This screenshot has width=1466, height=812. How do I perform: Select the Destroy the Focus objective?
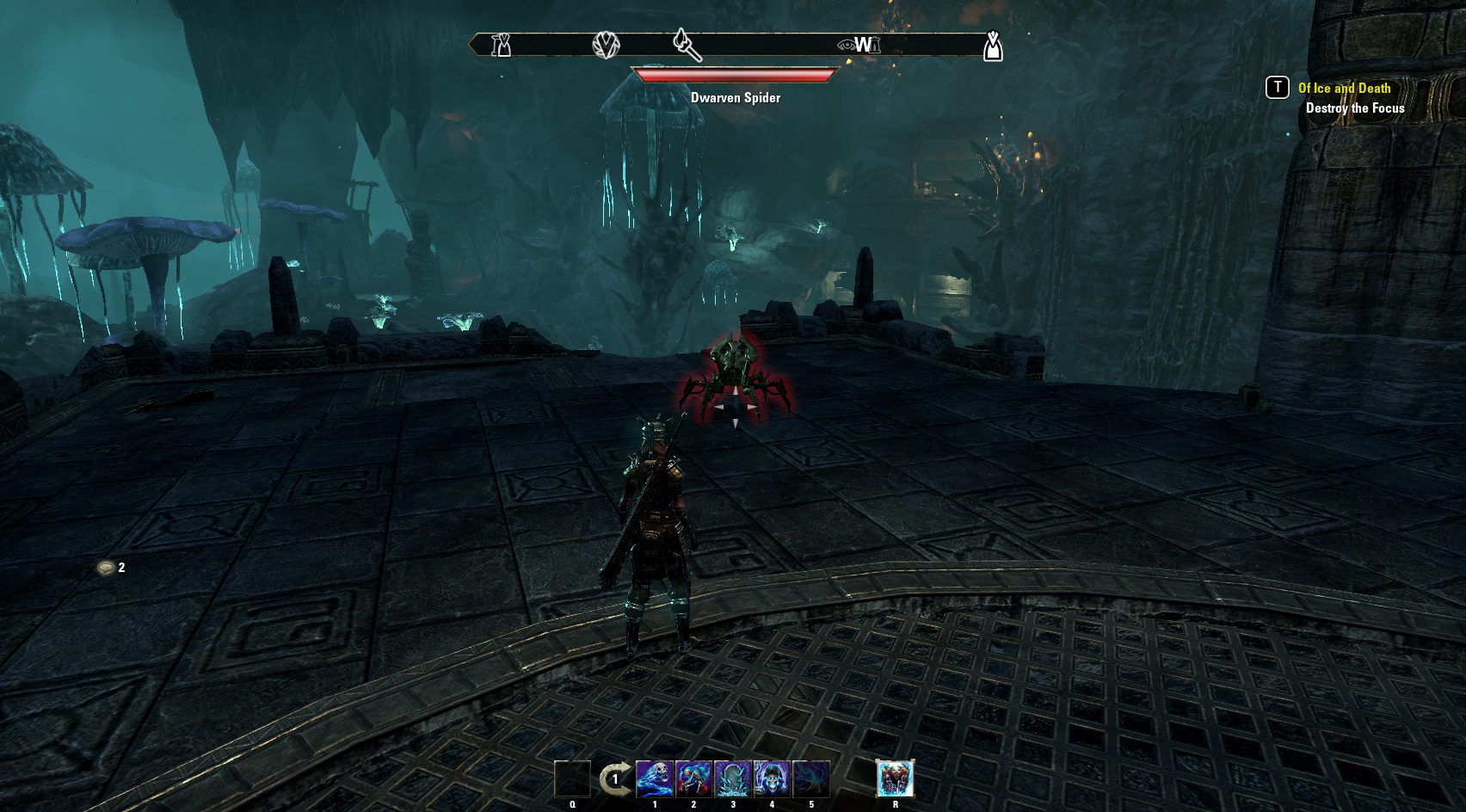tap(1355, 108)
